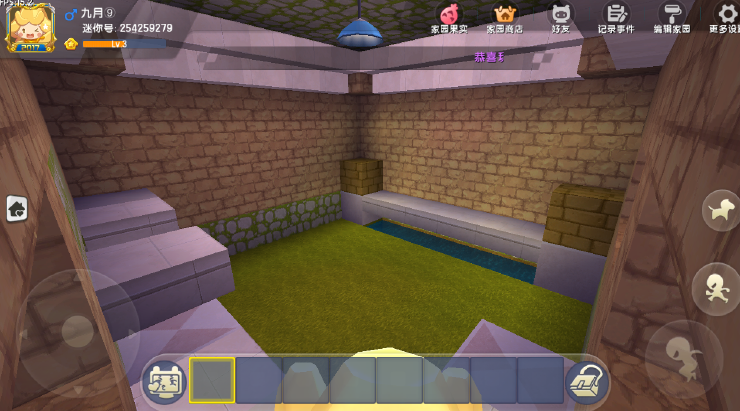Click the 编辑家园 edit home button
The height and width of the screenshot is (411, 740).
click(672, 17)
